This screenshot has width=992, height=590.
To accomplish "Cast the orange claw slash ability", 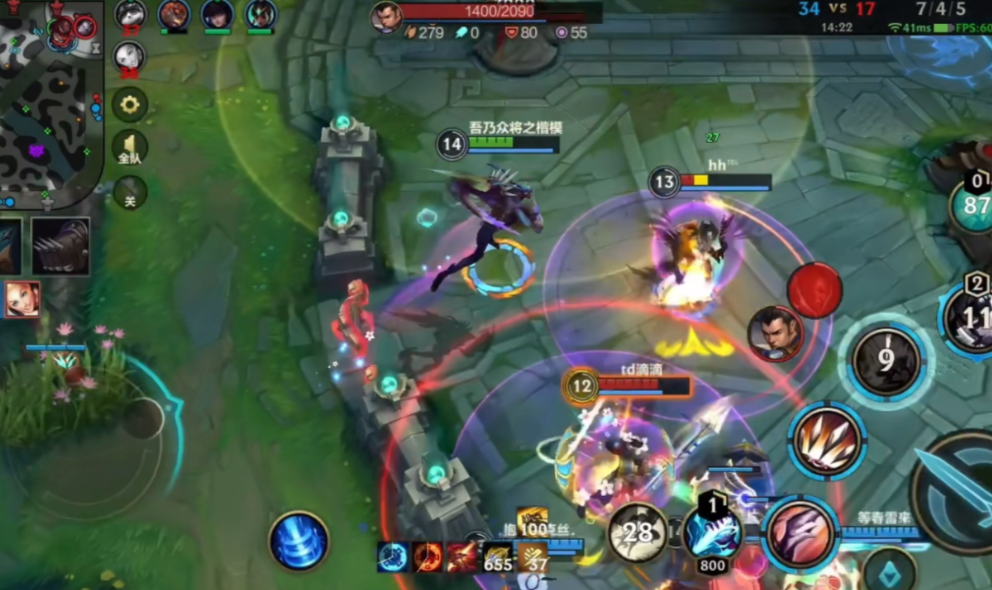I will pyautogui.click(x=826, y=440).
